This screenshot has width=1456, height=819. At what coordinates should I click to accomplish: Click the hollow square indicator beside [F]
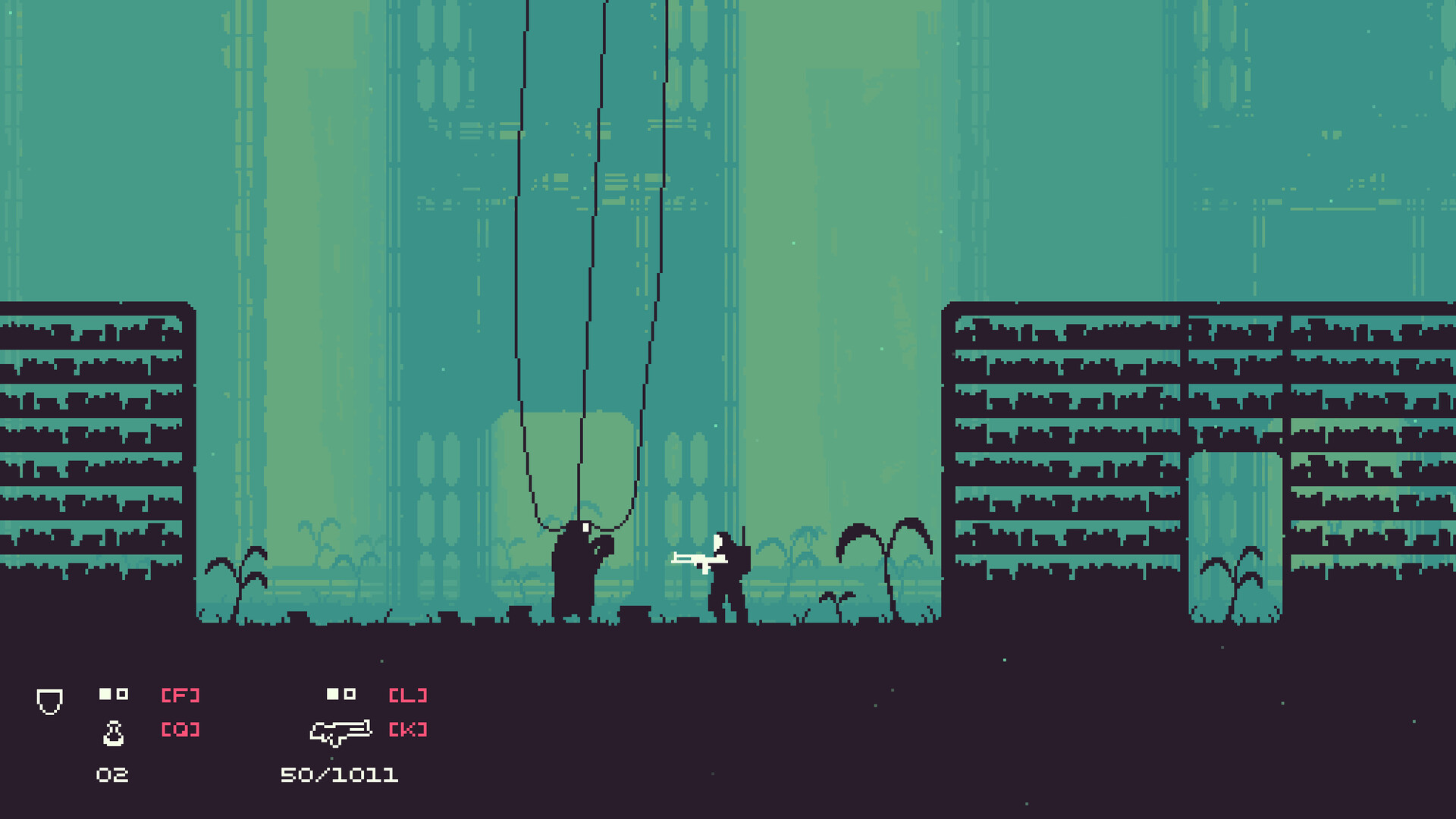[124, 693]
